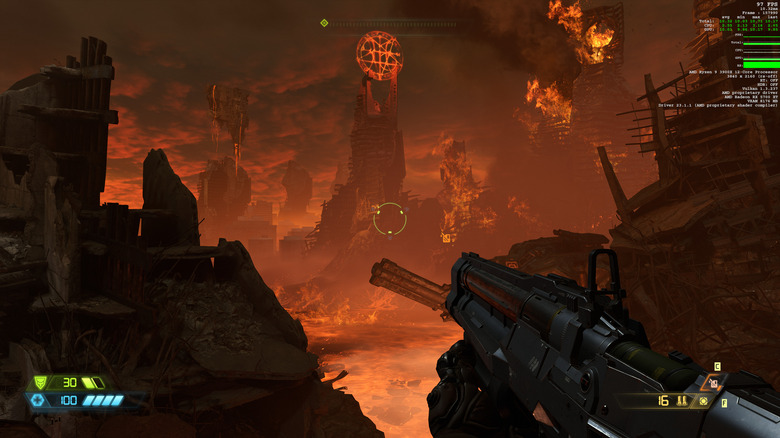
Task: Click the yellow equipment icon beside the ammo
Action: (x=704, y=401)
